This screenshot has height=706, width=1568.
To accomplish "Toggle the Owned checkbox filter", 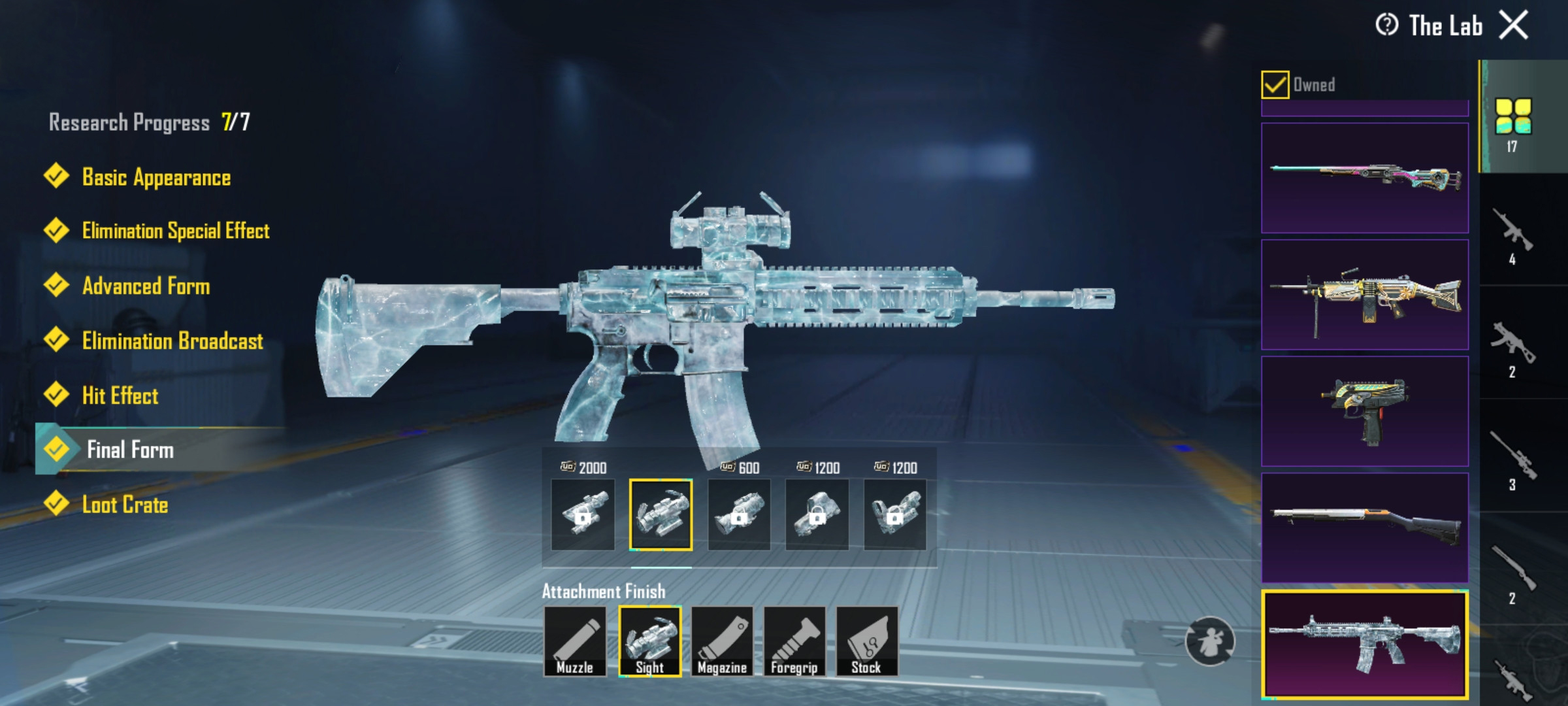I will (x=1275, y=85).
